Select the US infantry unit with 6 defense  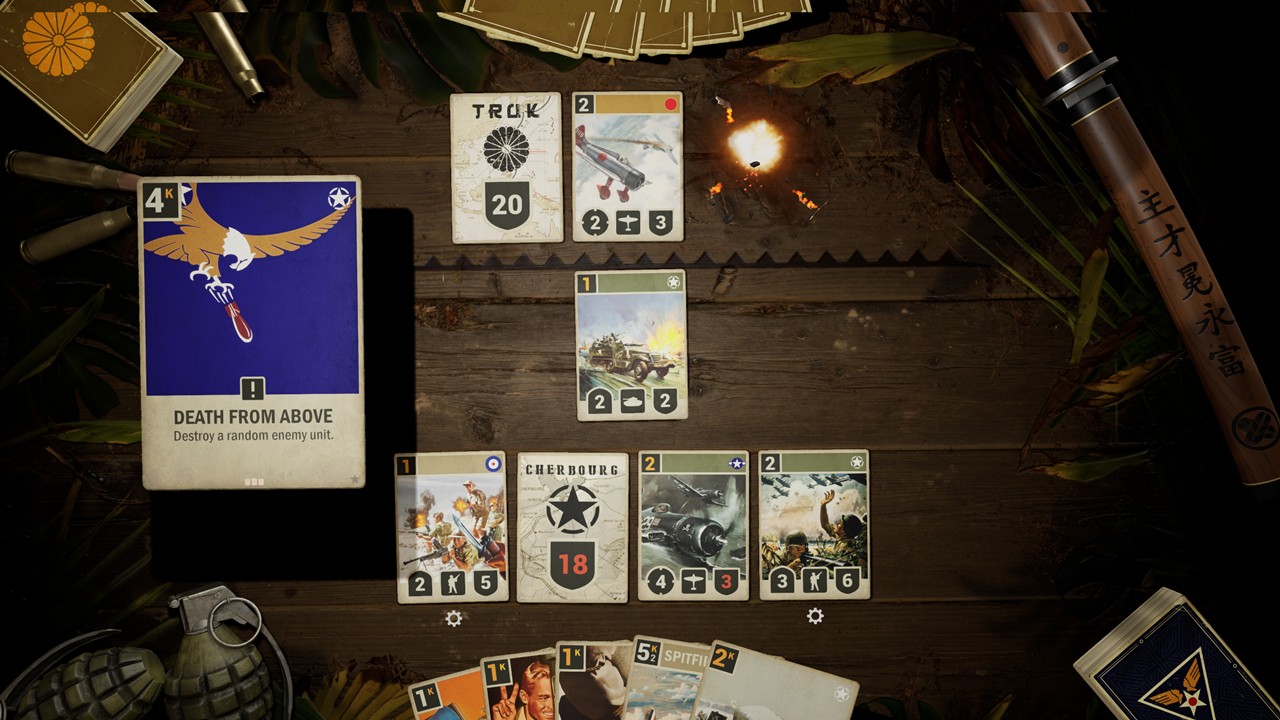[x=814, y=526]
